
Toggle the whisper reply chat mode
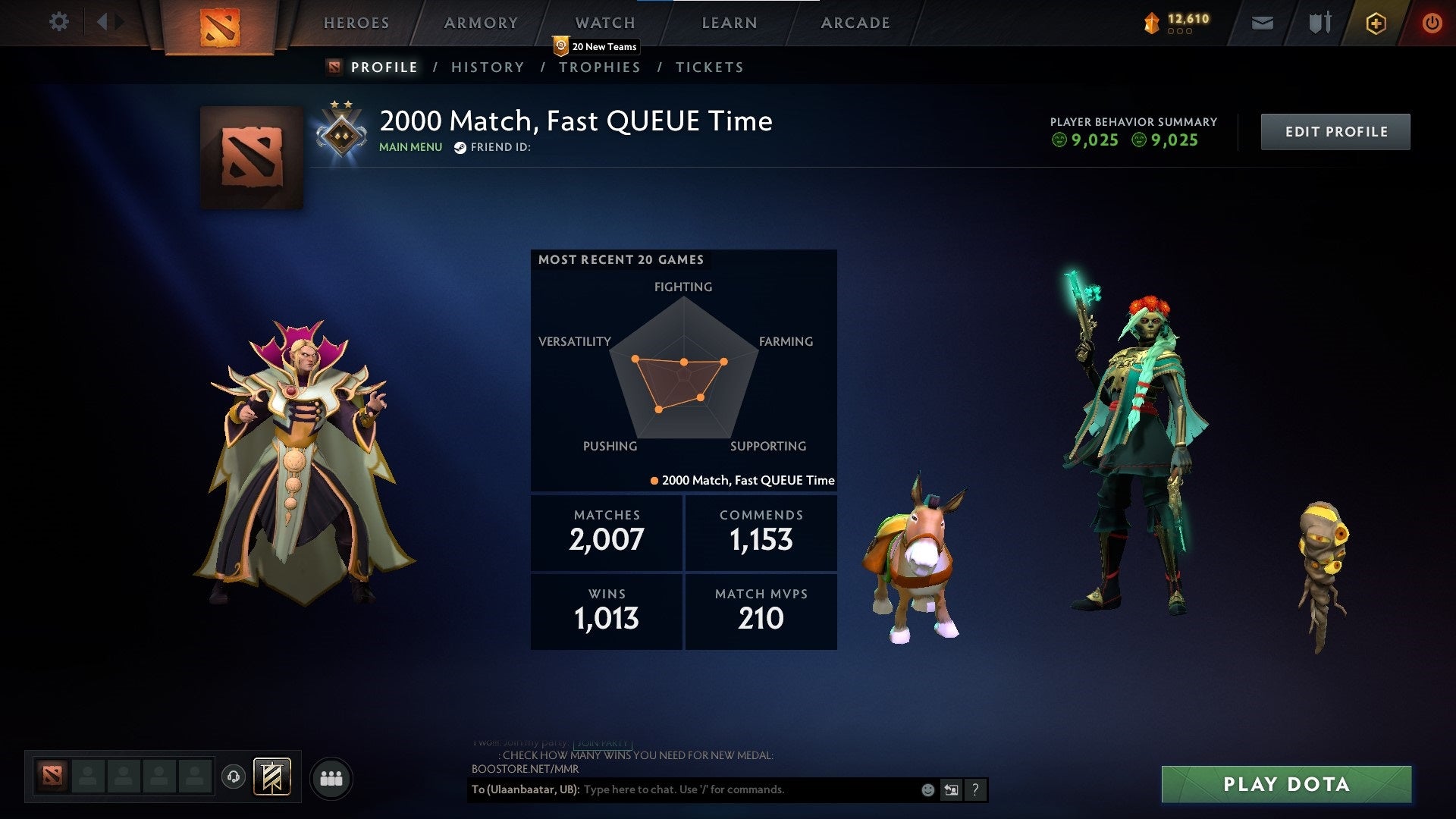click(950, 789)
